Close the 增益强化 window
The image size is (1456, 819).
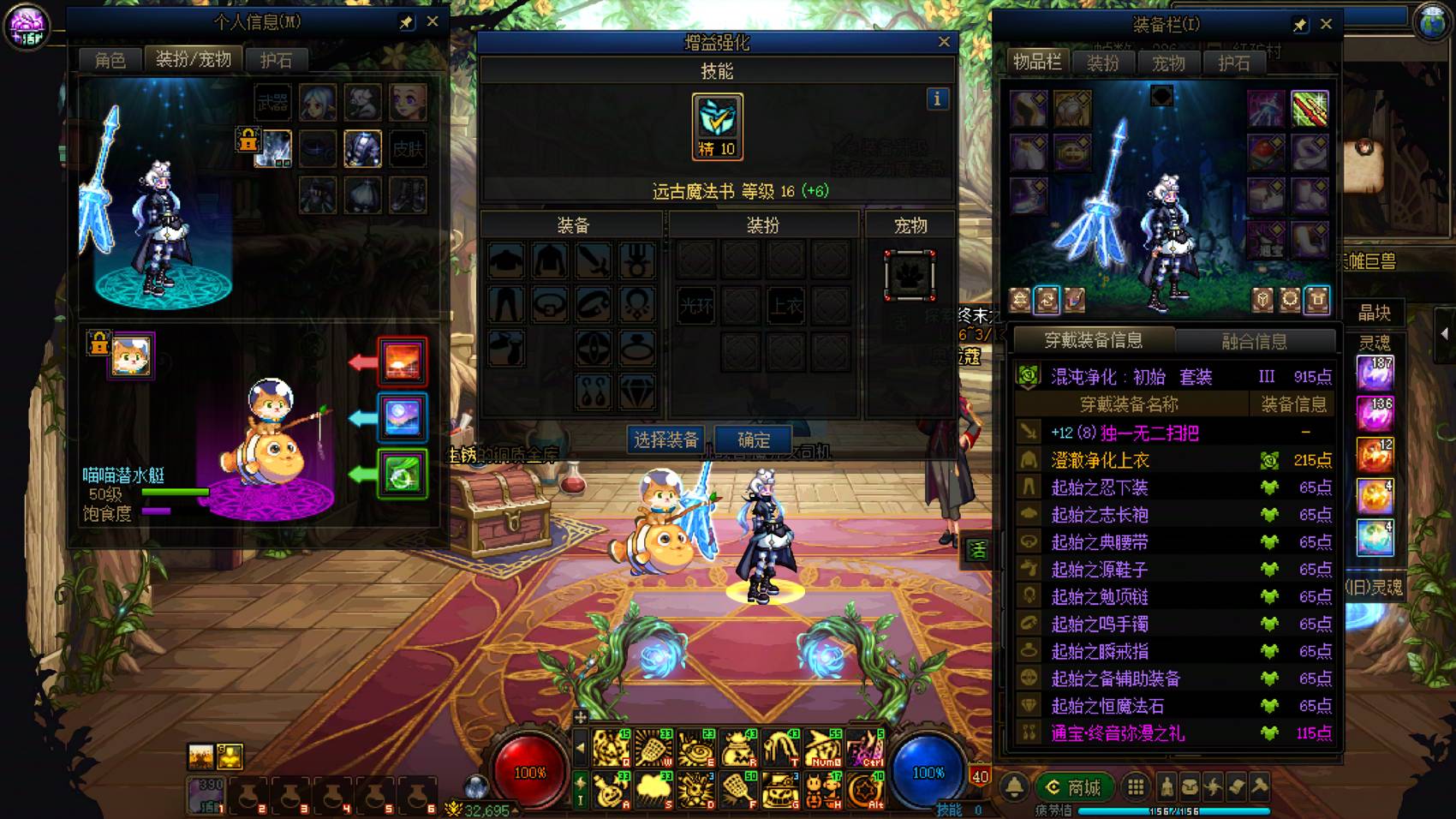pyautogui.click(x=944, y=42)
